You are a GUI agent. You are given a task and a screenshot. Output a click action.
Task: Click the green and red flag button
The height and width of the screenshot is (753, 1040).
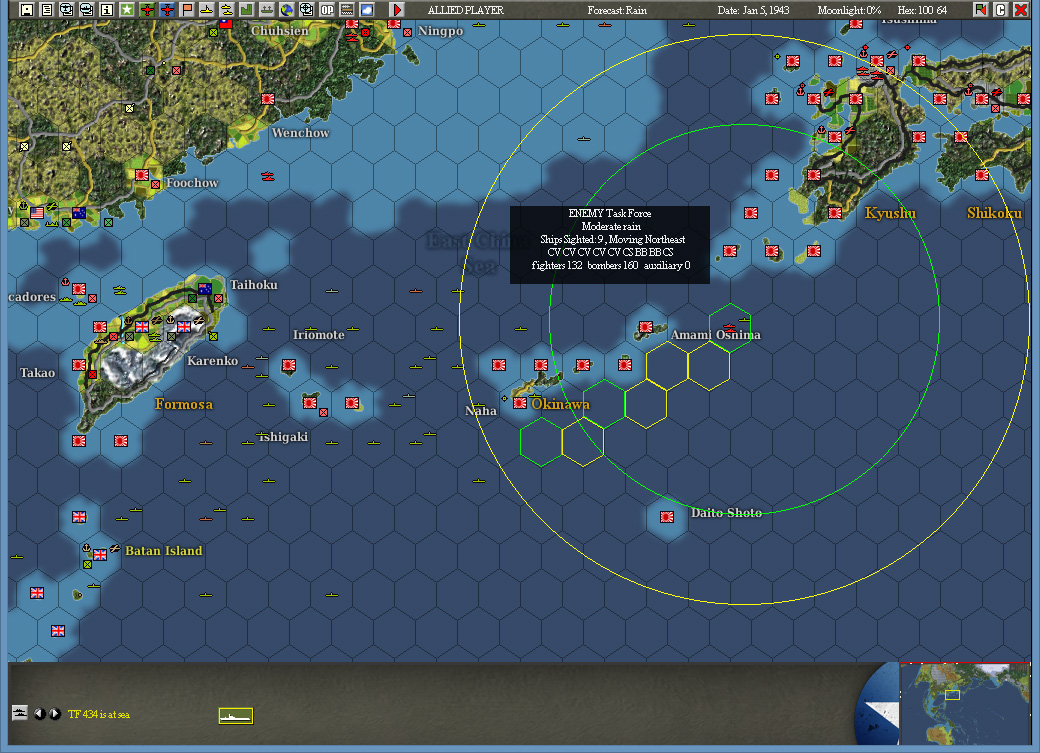(981, 10)
